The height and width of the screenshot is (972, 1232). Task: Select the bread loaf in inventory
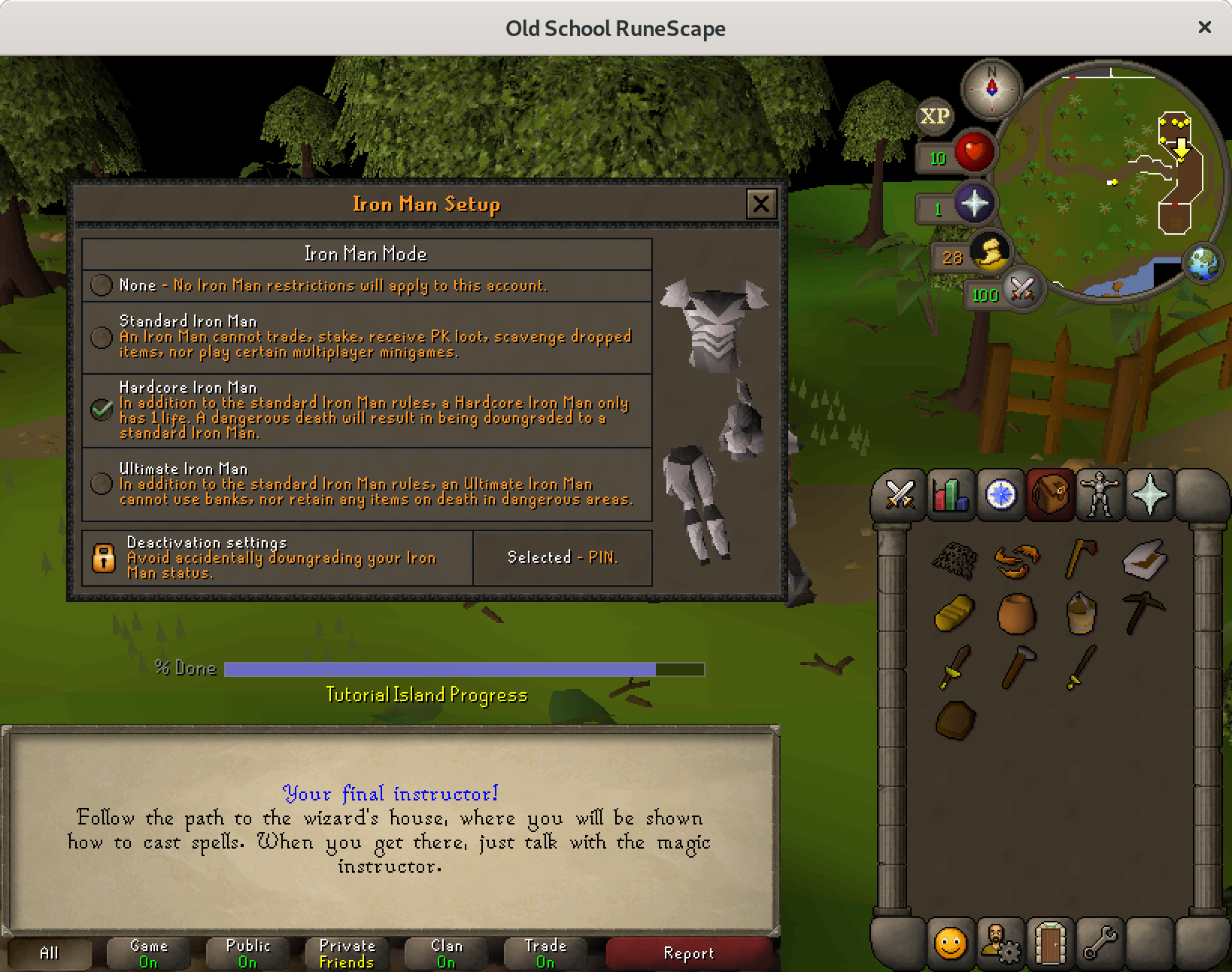pyautogui.click(x=954, y=612)
